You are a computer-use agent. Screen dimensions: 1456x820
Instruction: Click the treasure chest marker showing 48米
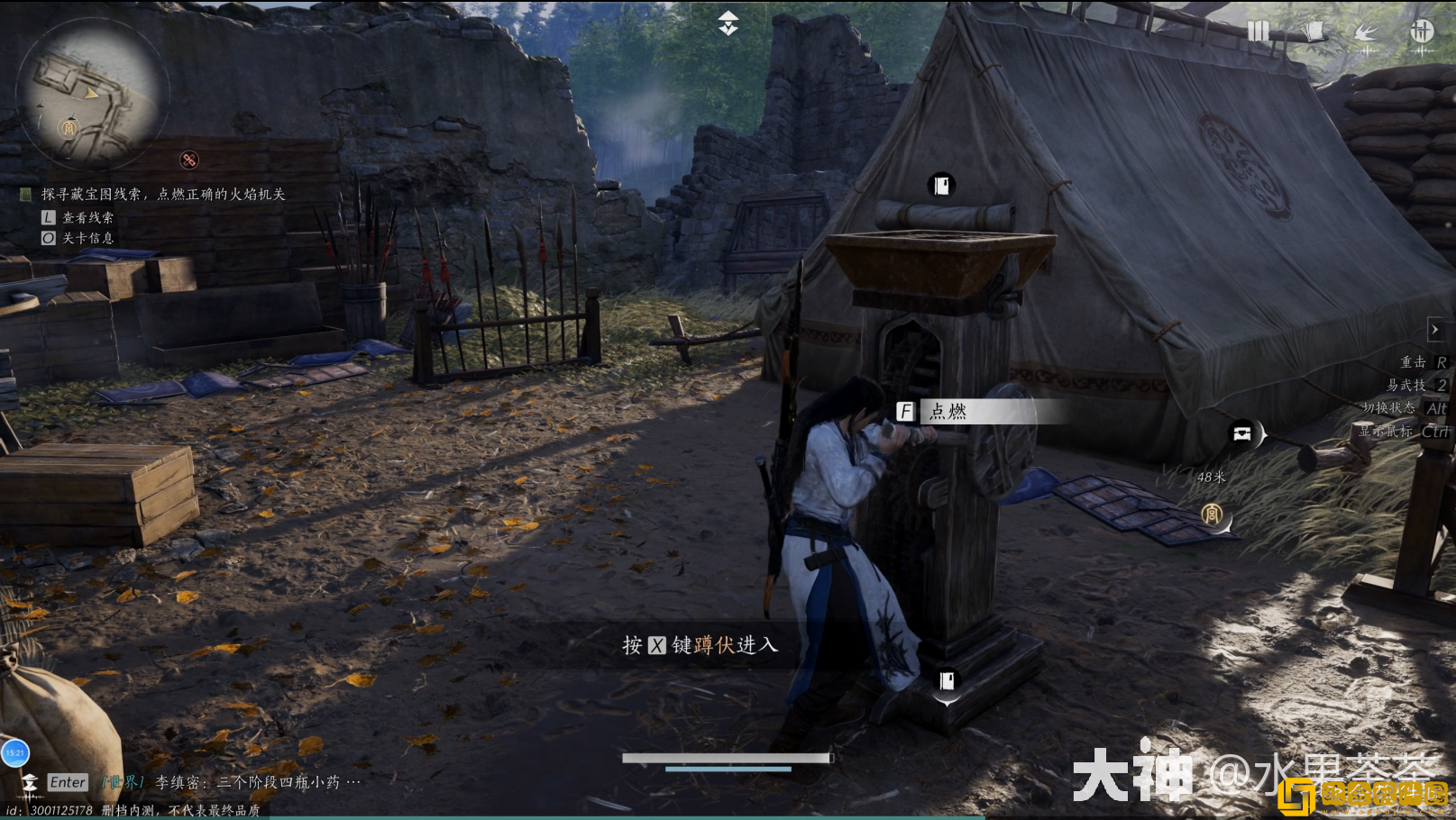[x=1244, y=433]
